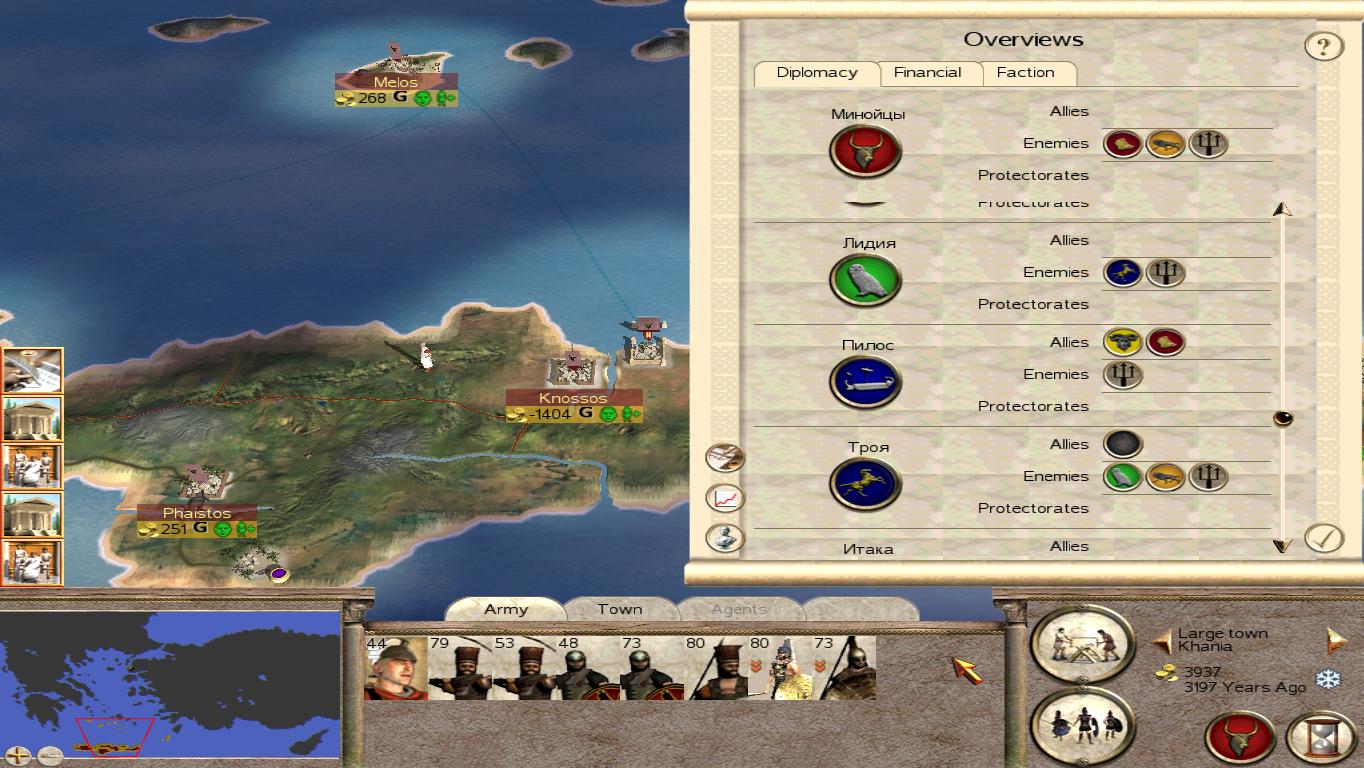The height and width of the screenshot is (768, 1364).
Task: Go to previous settlement with left arrow
Action: coord(1163,640)
